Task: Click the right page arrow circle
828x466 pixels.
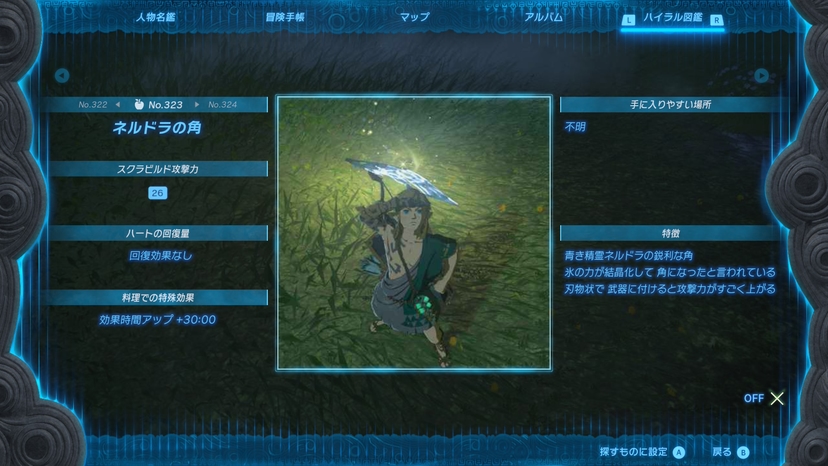Action: pyautogui.click(x=762, y=75)
